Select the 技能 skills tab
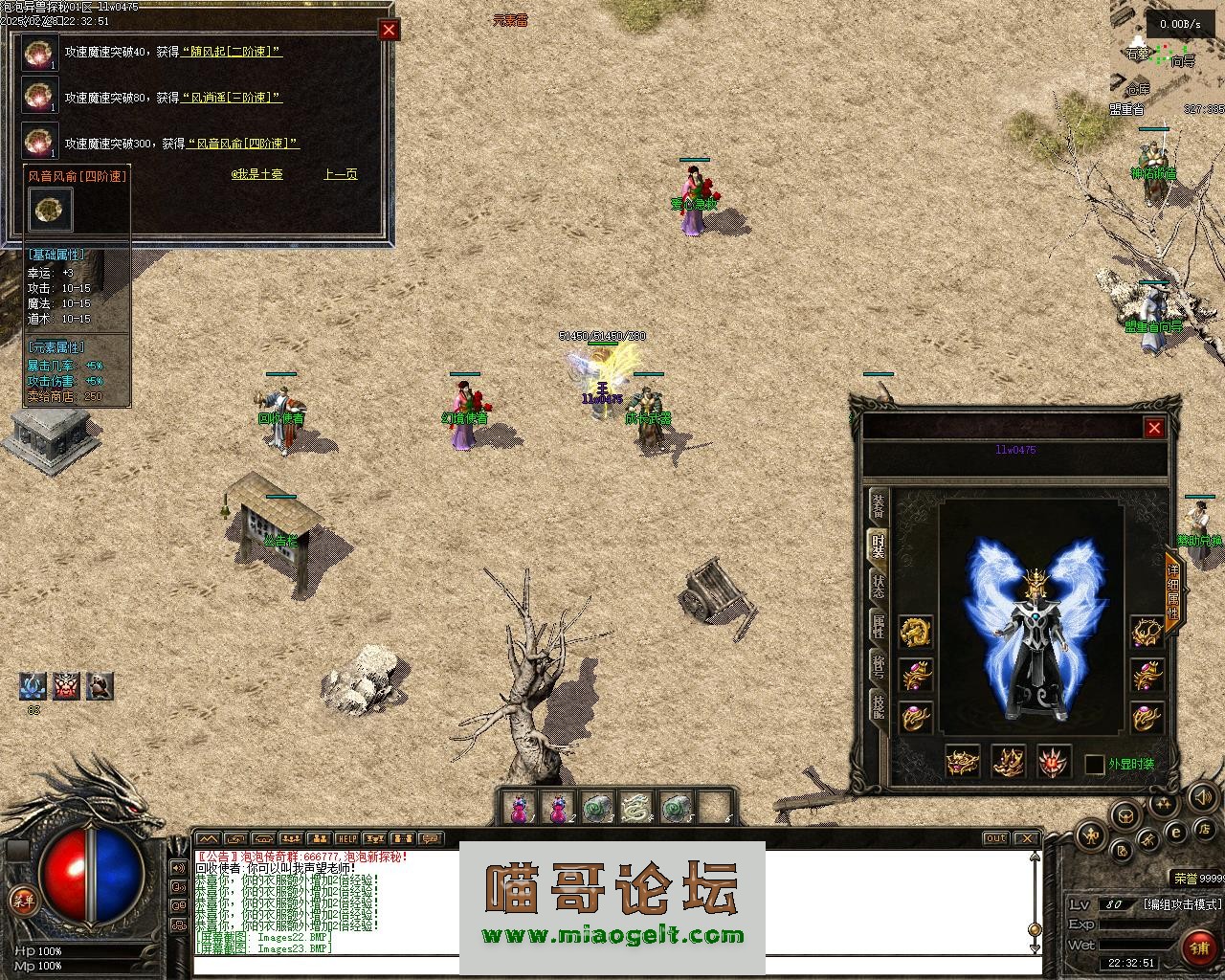This screenshot has height=980, width=1225. tap(878, 705)
